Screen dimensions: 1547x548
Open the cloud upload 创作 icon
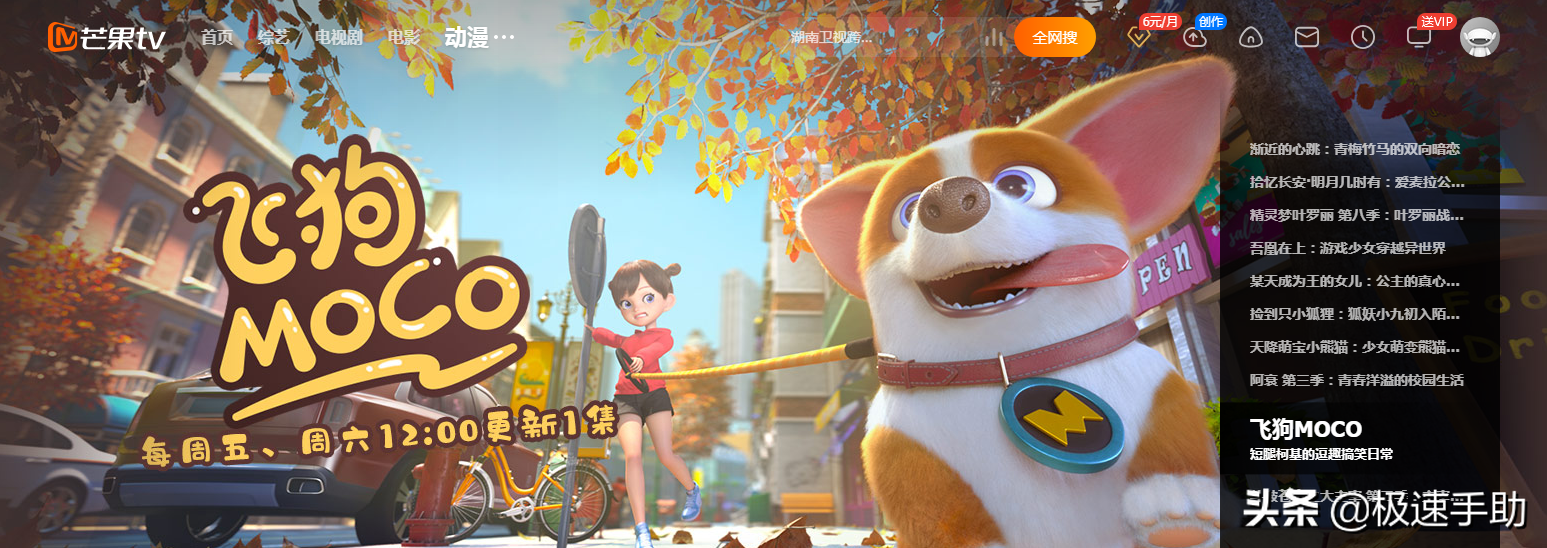[x=1195, y=37]
